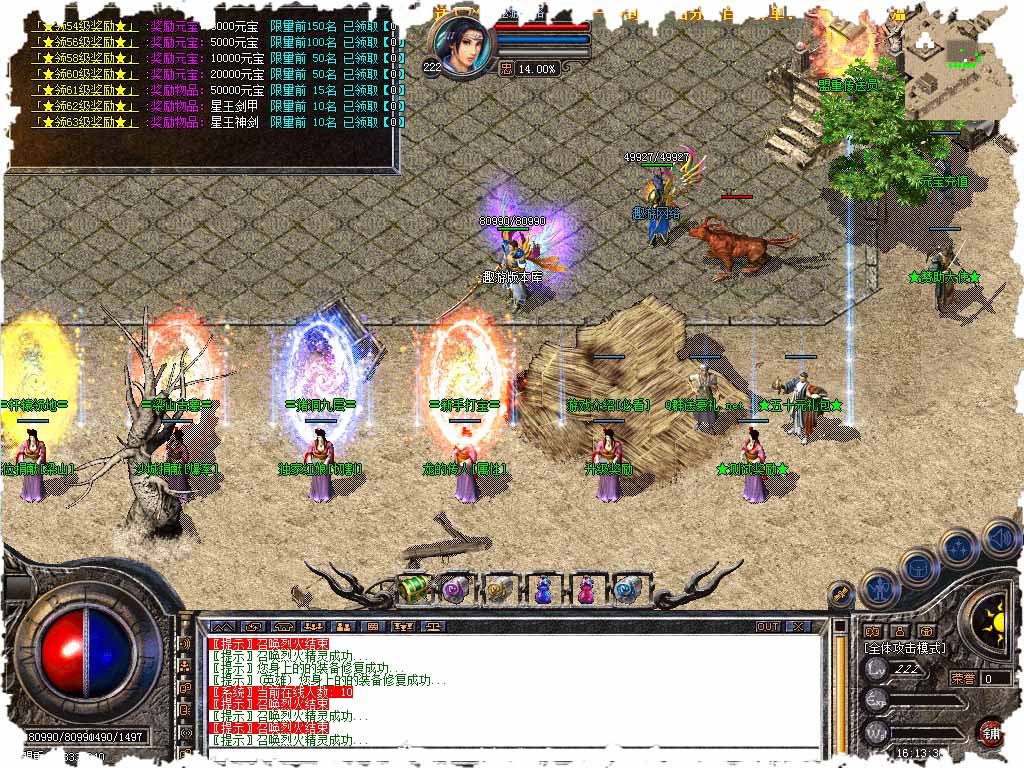1024x768 pixels.
Task: Claim the 领54级奖励 reward link
Action: pos(84,25)
